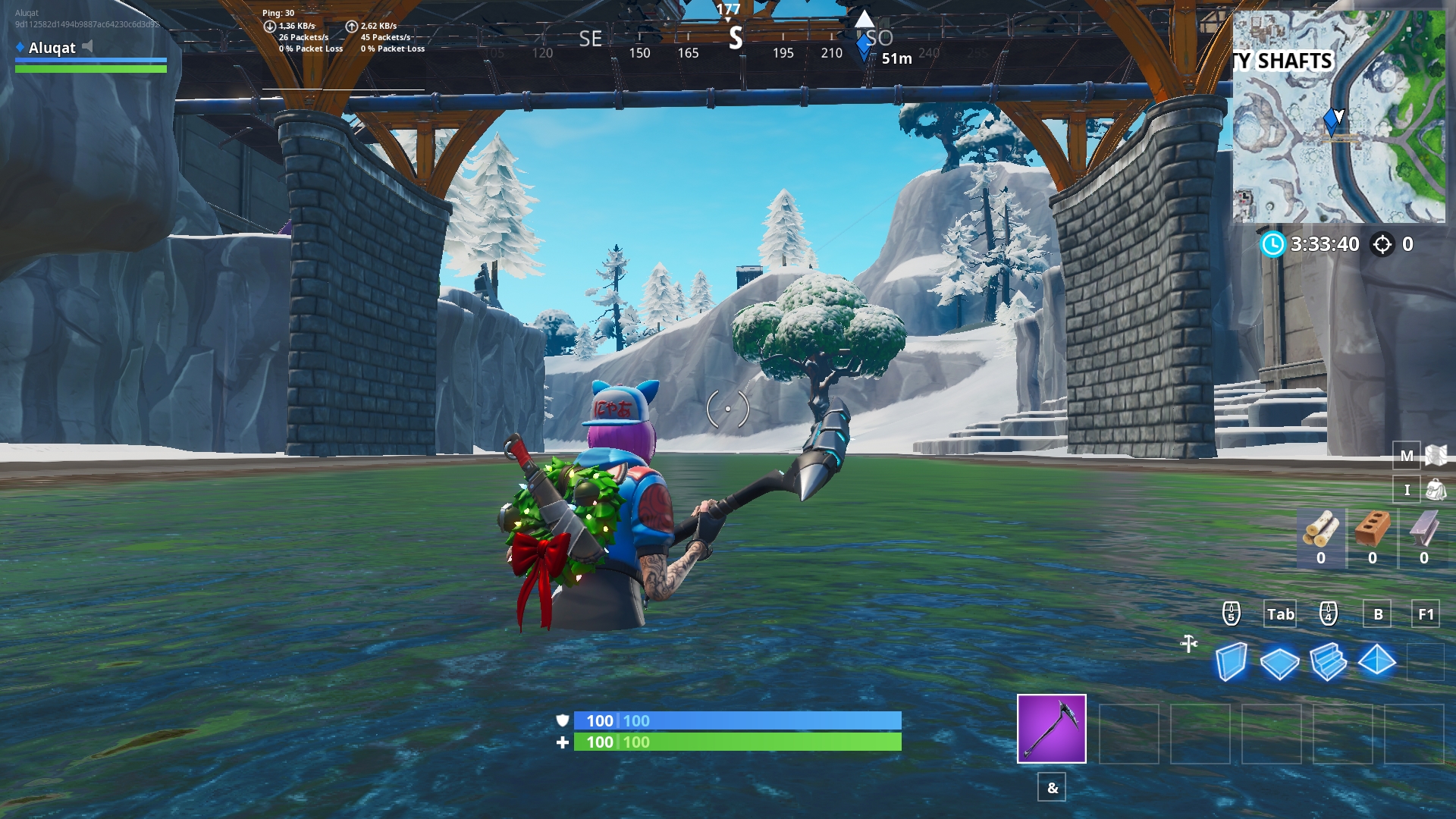
Task: Toggle the edit crosshair icon above building pieces
Action: (x=1188, y=643)
